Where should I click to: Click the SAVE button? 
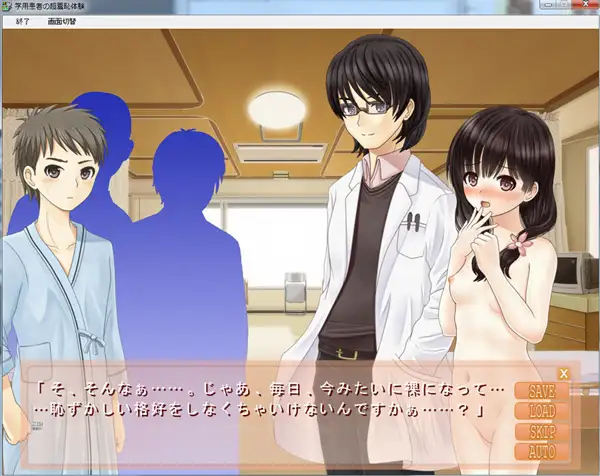tap(541, 391)
